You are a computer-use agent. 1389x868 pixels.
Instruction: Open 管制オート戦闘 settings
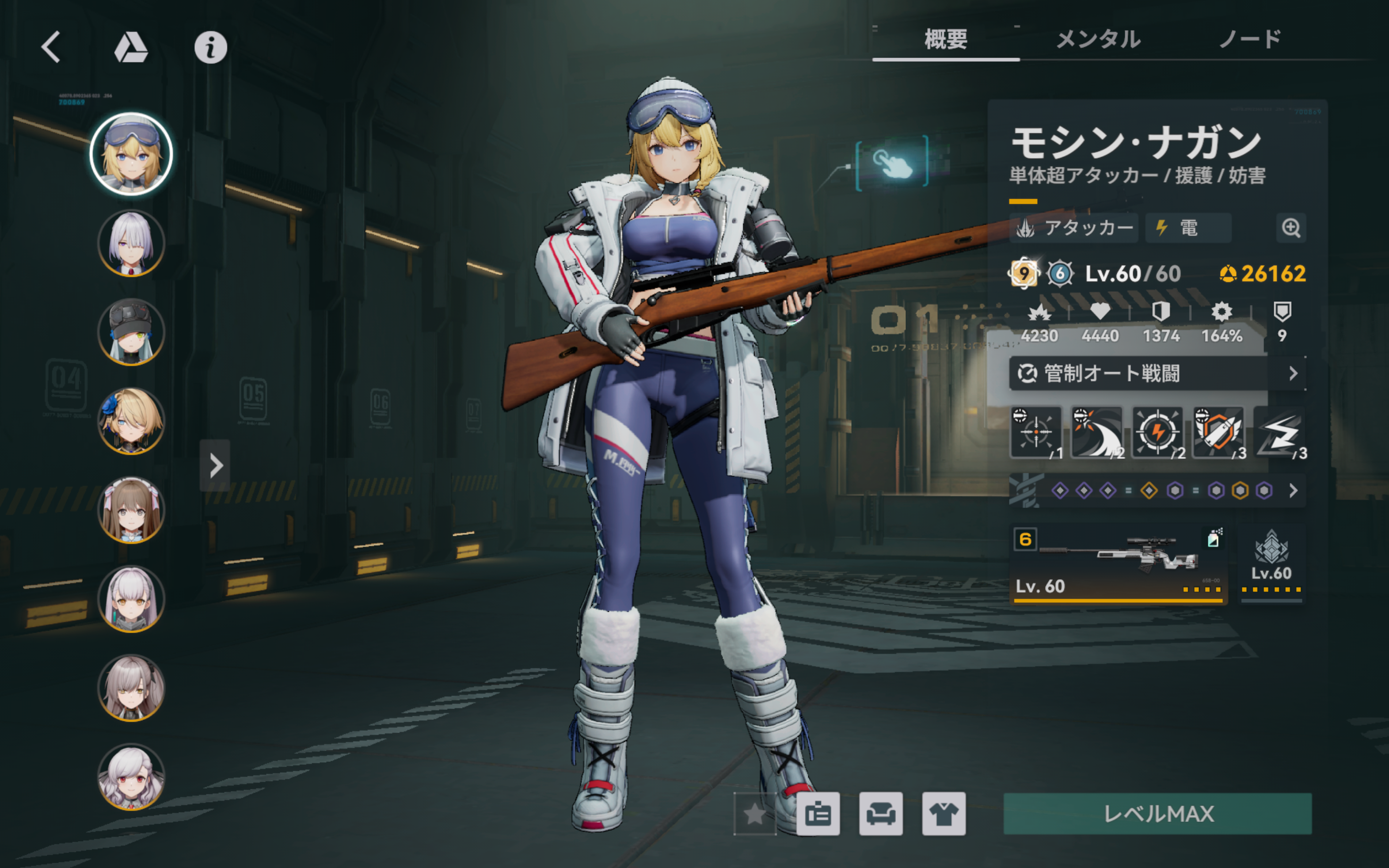pyautogui.click(x=1156, y=374)
